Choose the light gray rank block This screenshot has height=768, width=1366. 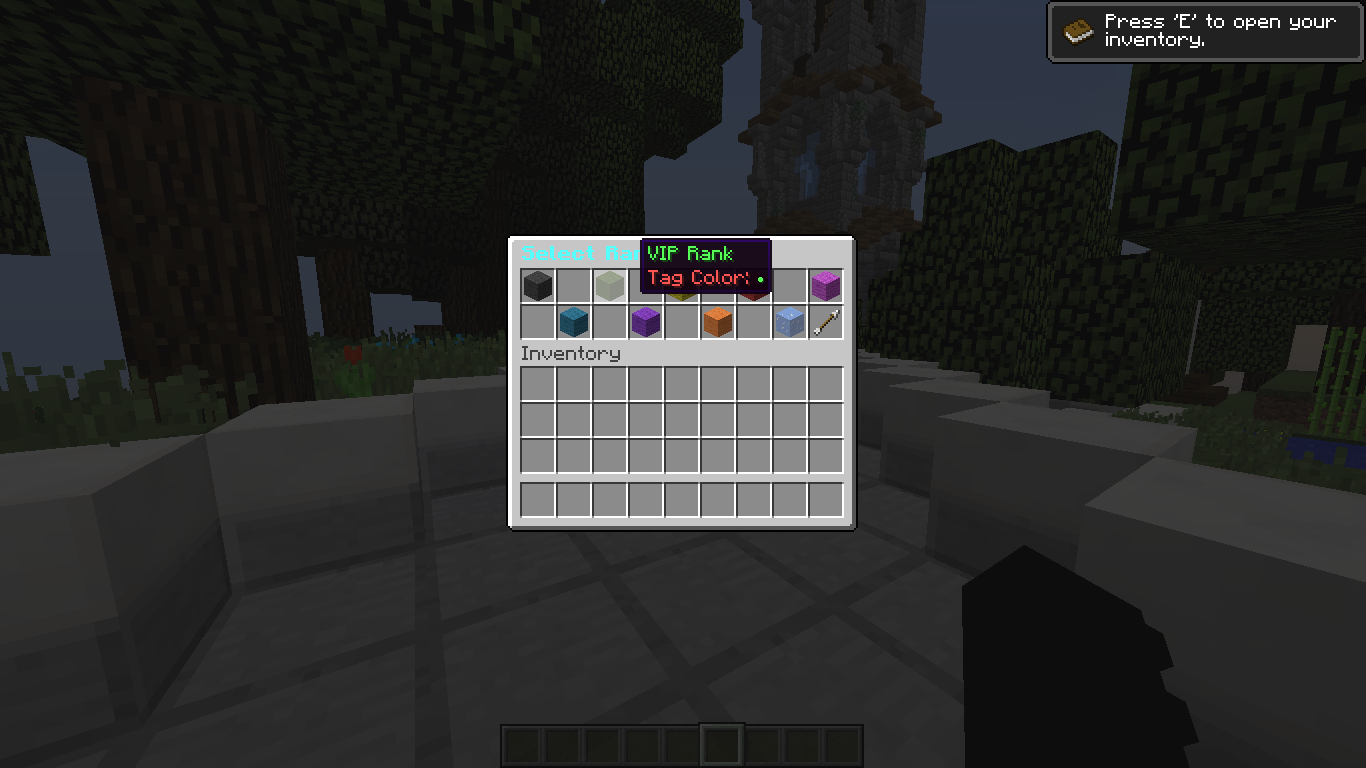(x=609, y=285)
